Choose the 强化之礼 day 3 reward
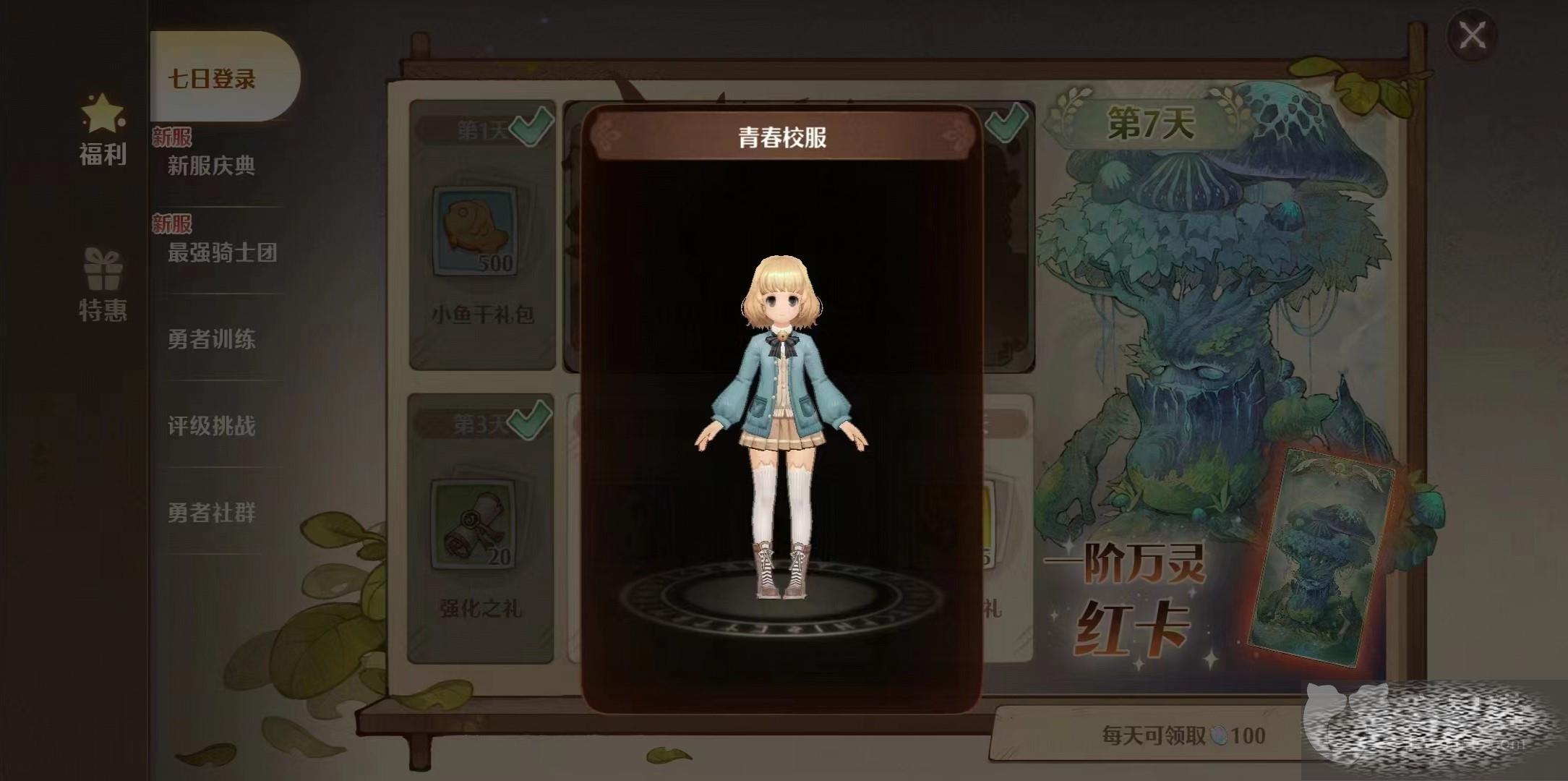 click(480, 528)
